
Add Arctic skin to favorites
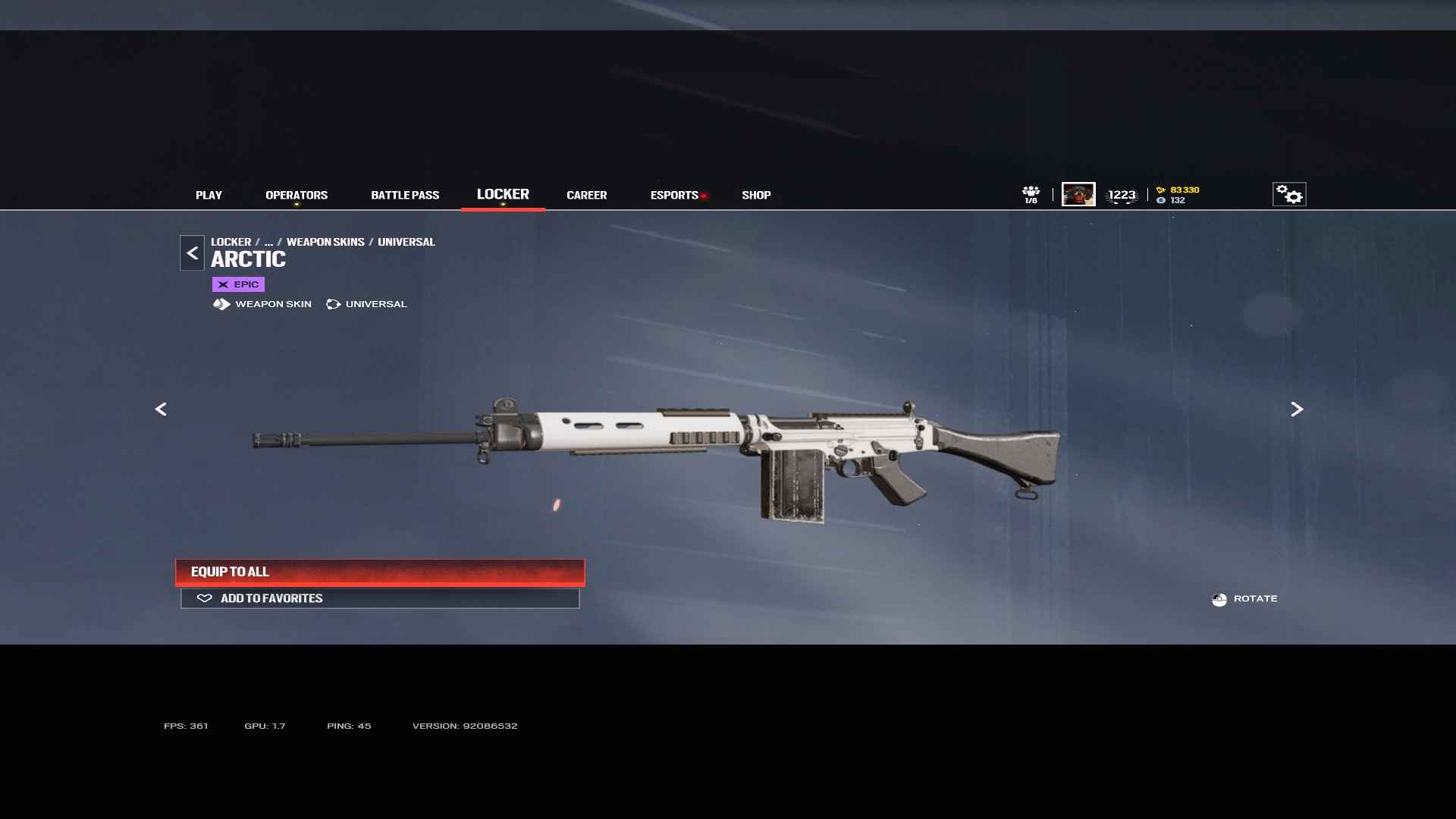coord(380,598)
